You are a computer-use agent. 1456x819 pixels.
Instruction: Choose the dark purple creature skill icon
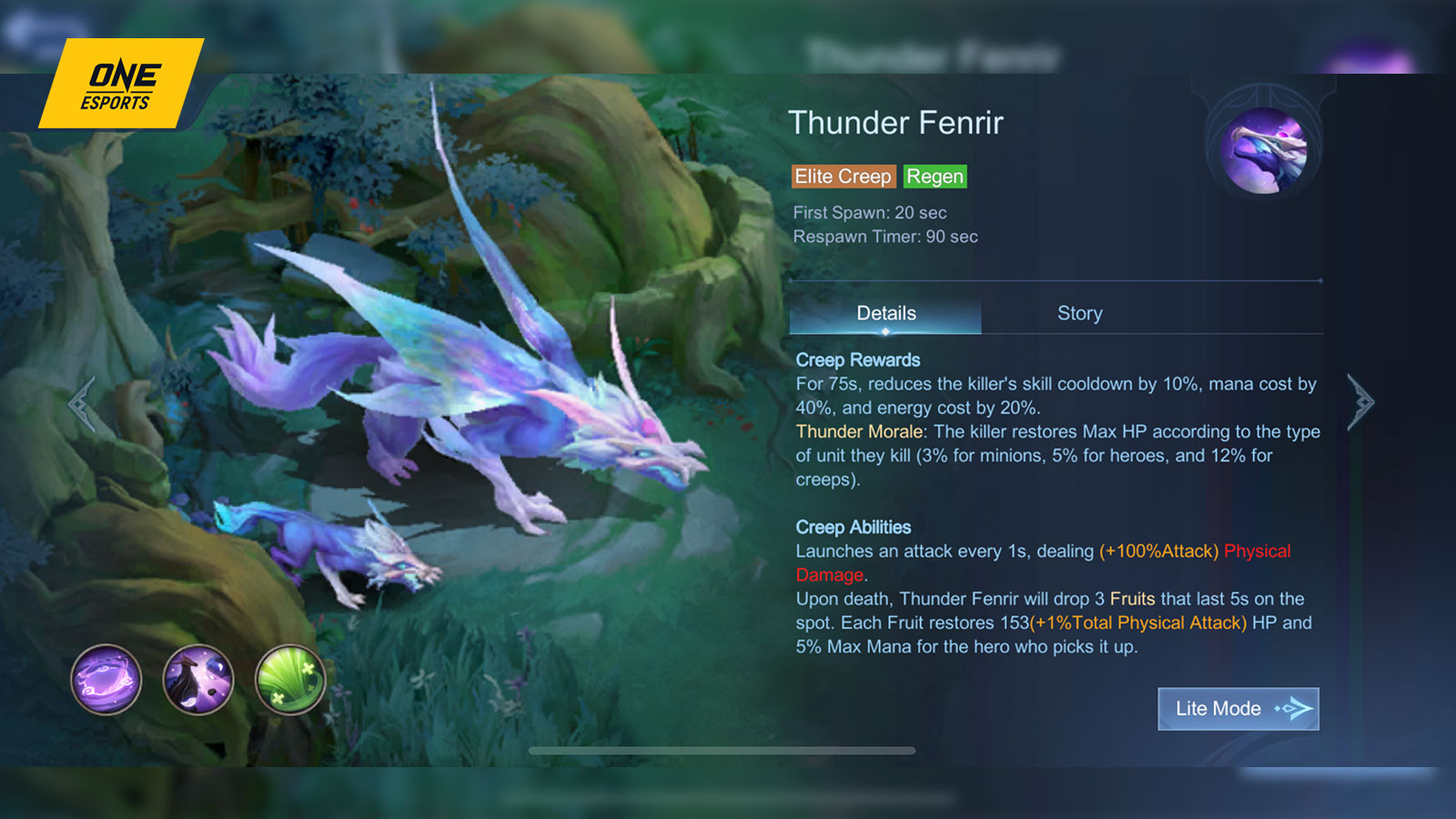coord(198,680)
